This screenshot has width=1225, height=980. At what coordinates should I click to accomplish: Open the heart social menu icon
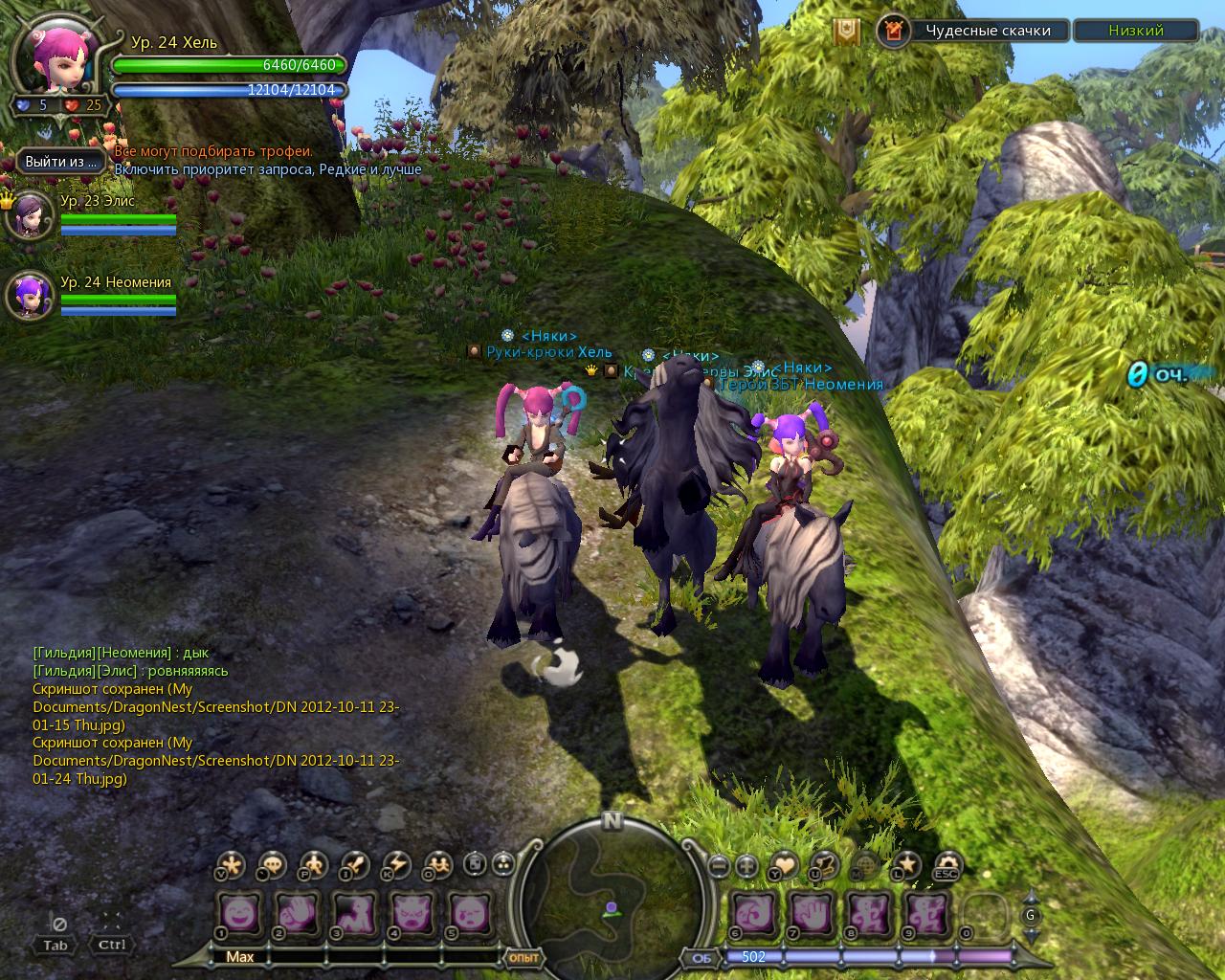tap(784, 865)
